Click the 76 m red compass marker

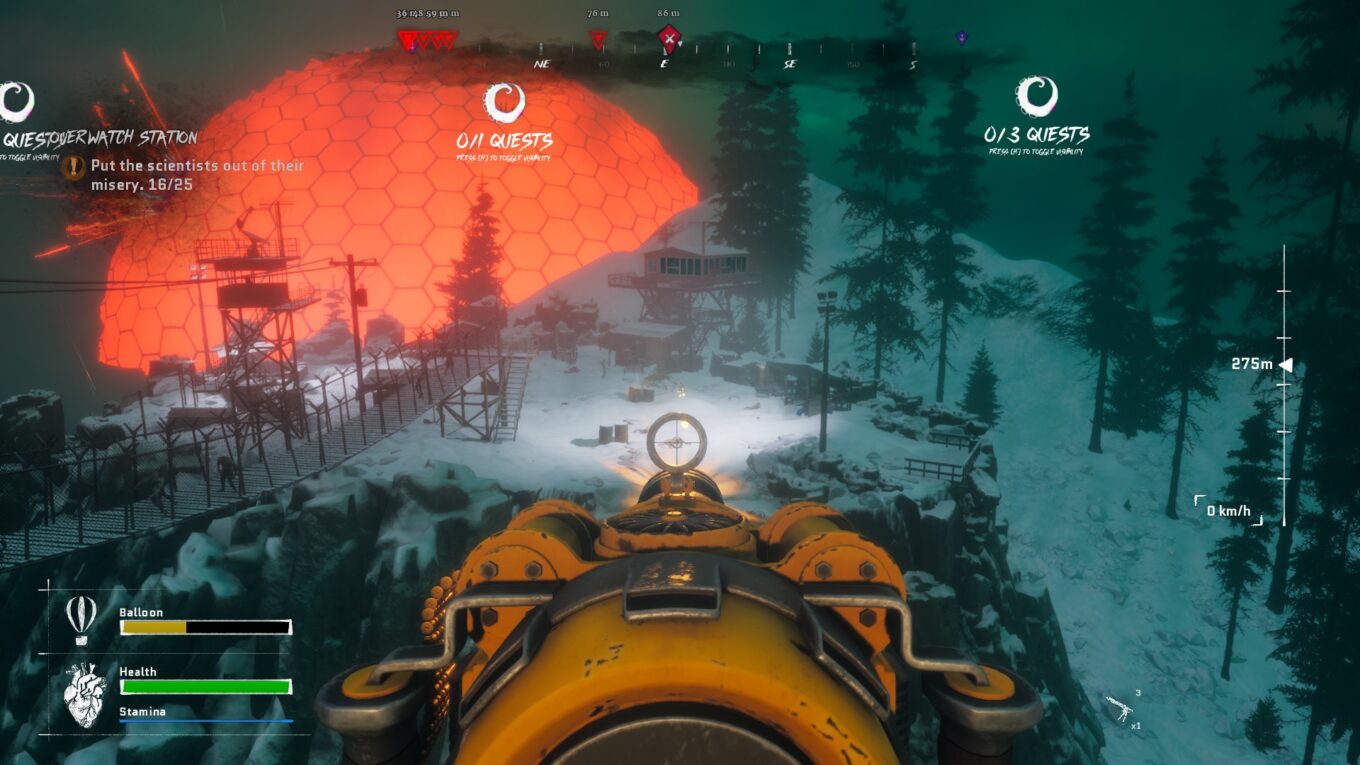pos(598,40)
